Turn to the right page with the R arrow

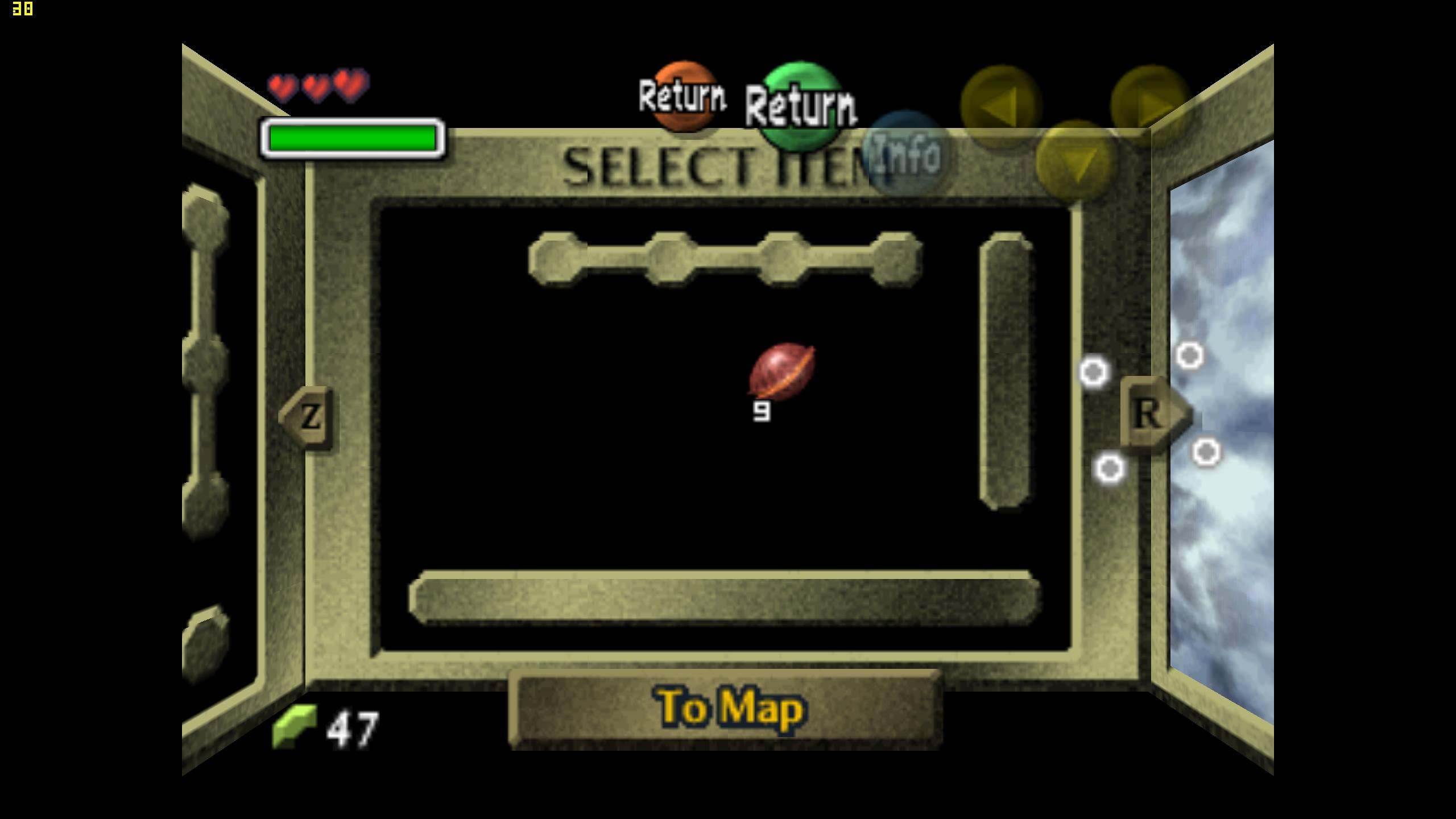[1152, 413]
